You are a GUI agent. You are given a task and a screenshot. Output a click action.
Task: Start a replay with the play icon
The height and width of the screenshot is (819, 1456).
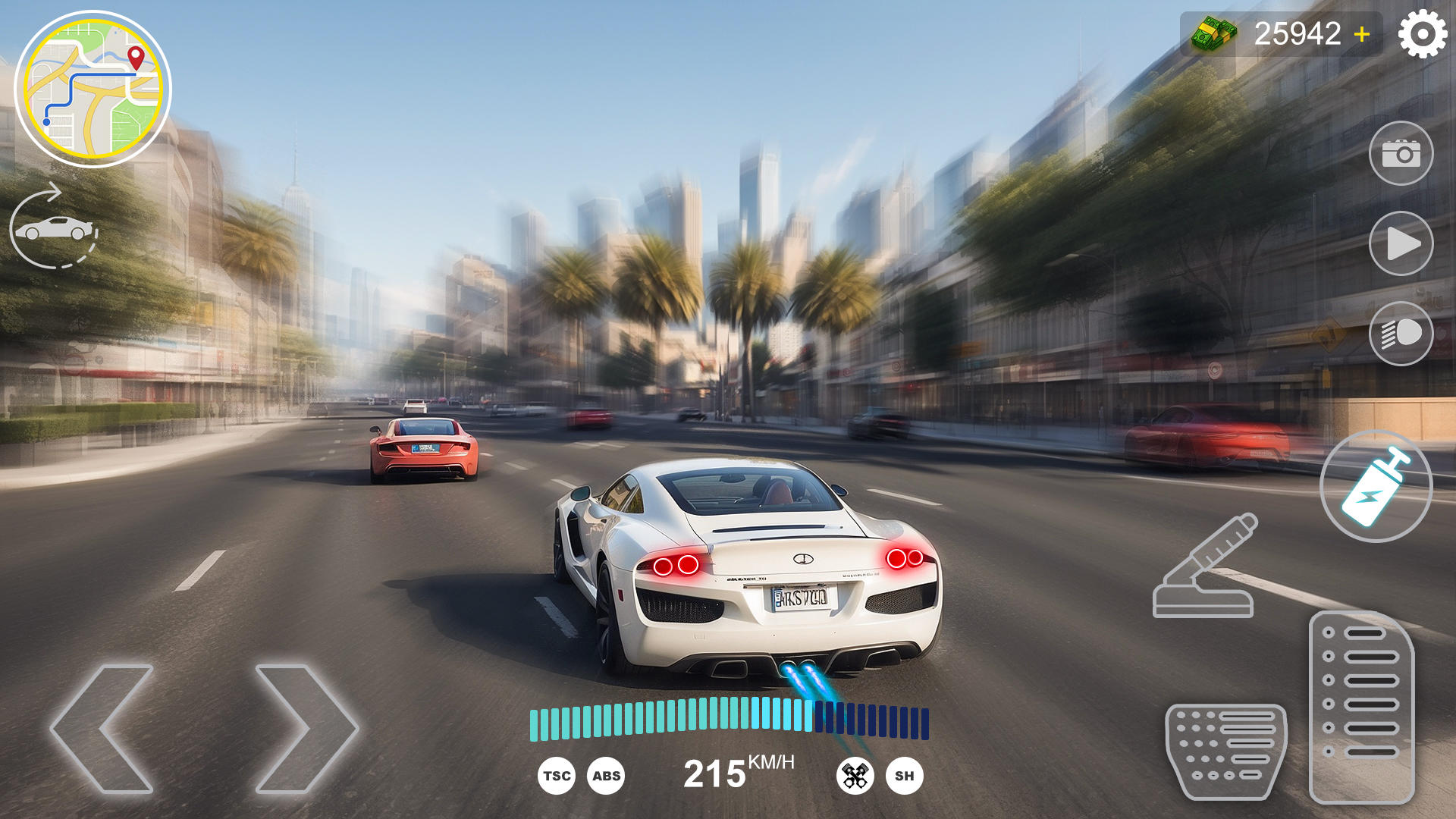point(1404,243)
